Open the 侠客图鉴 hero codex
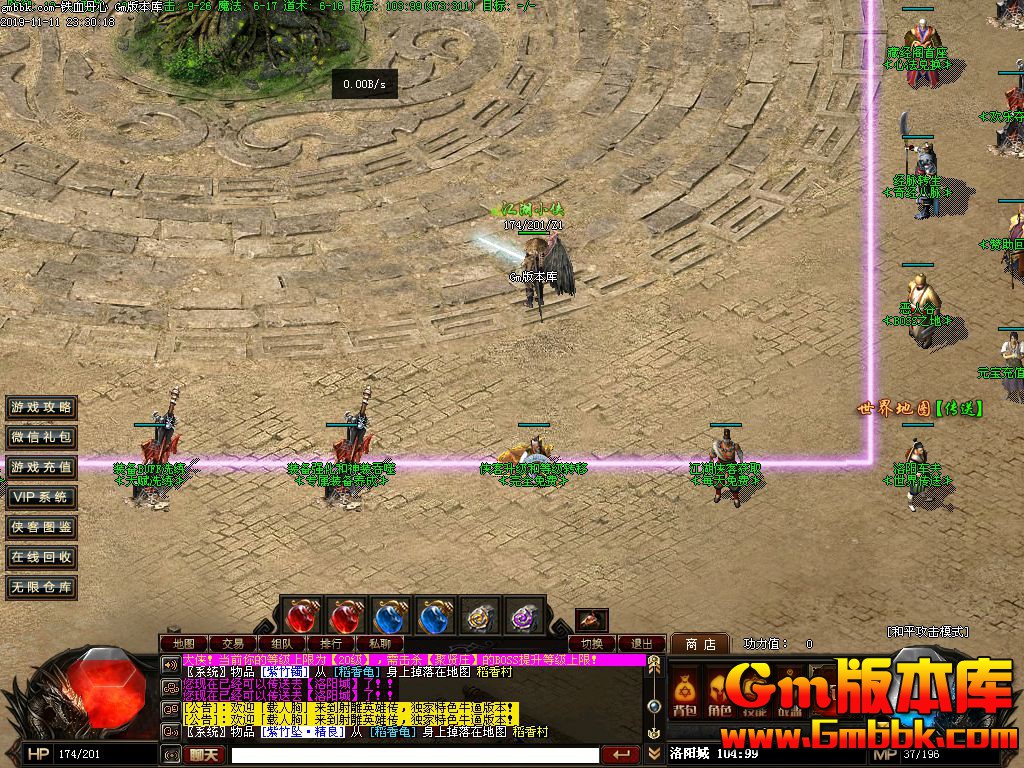The height and width of the screenshot is (768, 1024). pyautogui.click(x=41, y=527)
